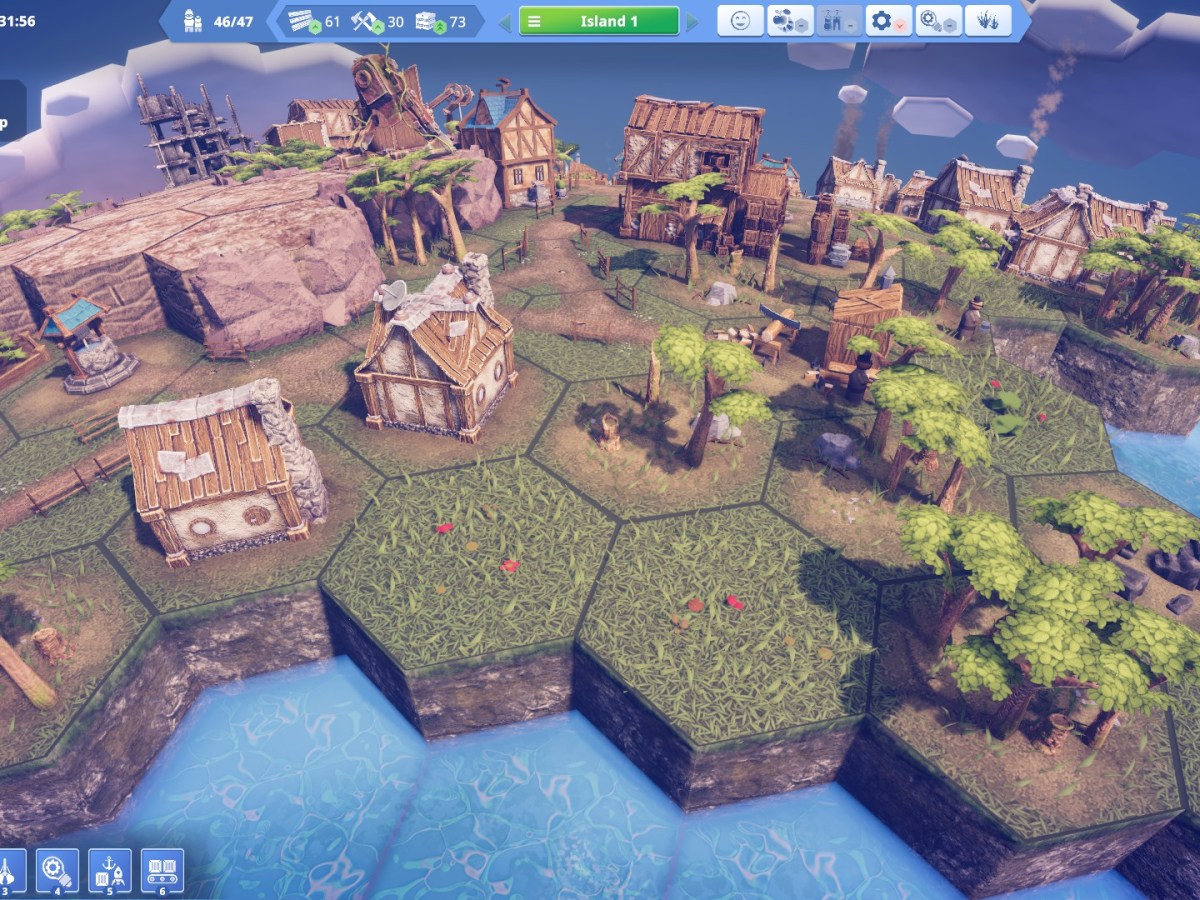Open the anchor and rocket logistics category
1200x900 pixels.
[x=109, y=870]
